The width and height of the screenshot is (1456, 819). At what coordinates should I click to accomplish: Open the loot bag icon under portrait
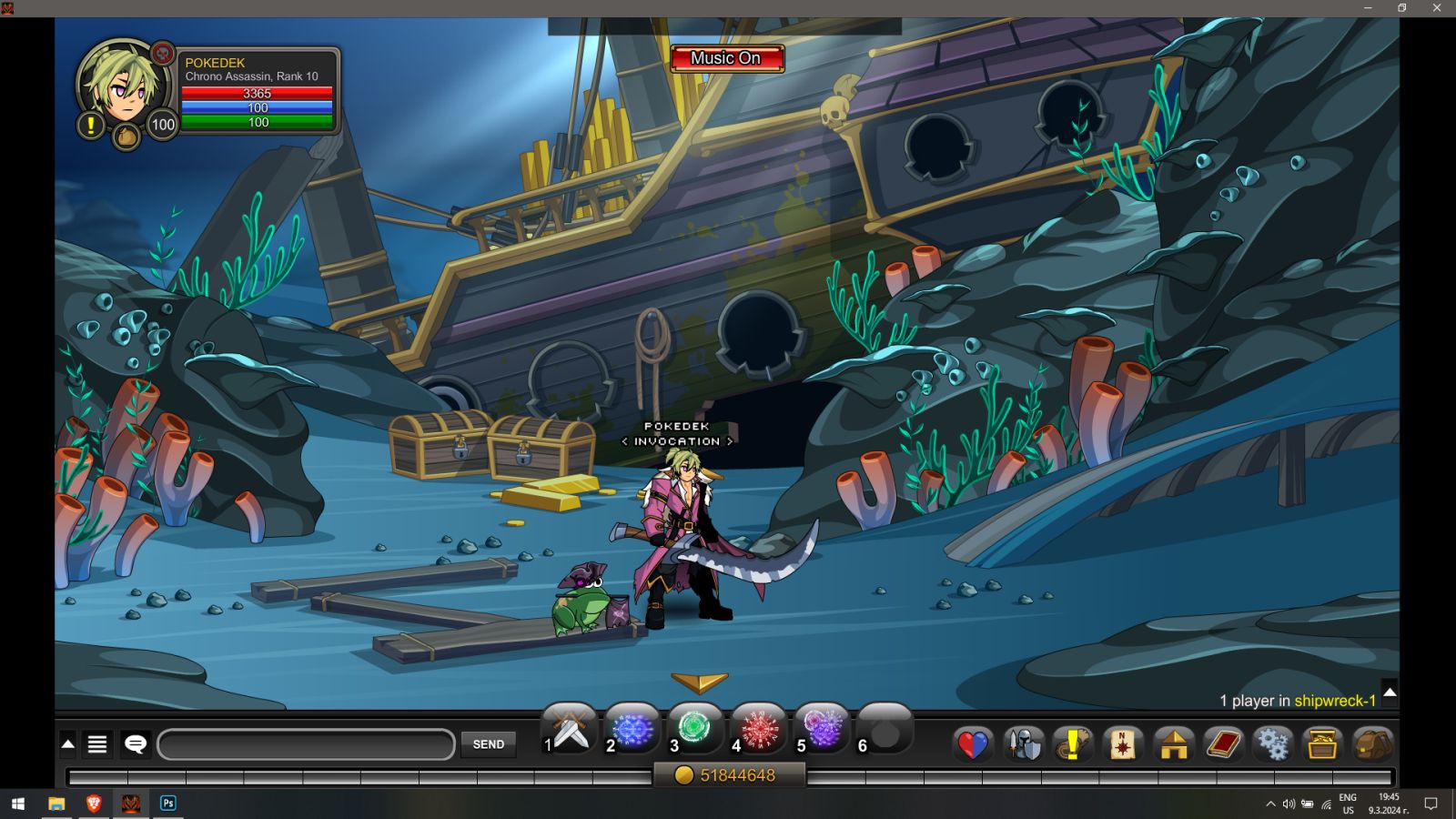(x=126, y=137)
